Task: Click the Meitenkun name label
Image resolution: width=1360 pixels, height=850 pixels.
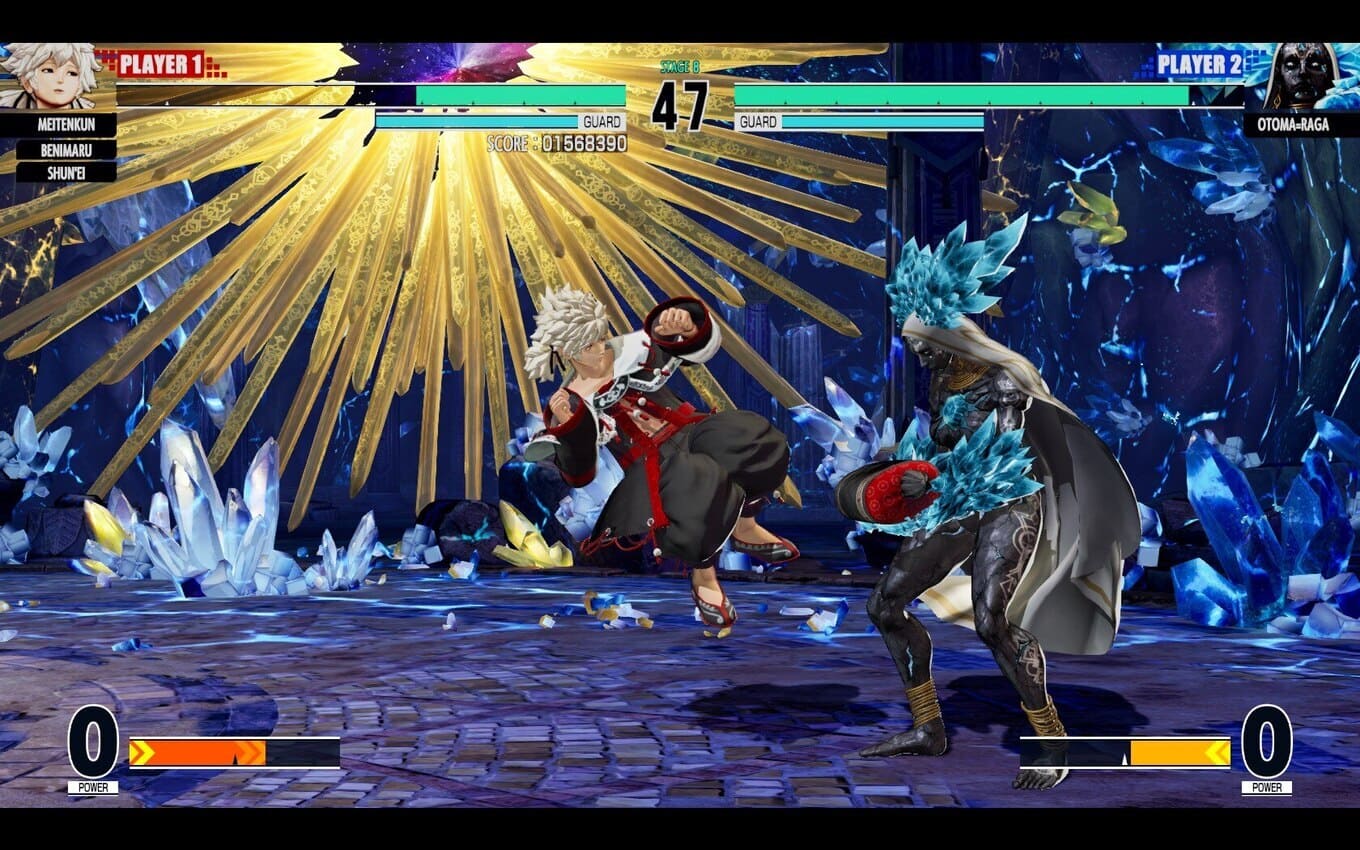Action: [x=66, y=125]
